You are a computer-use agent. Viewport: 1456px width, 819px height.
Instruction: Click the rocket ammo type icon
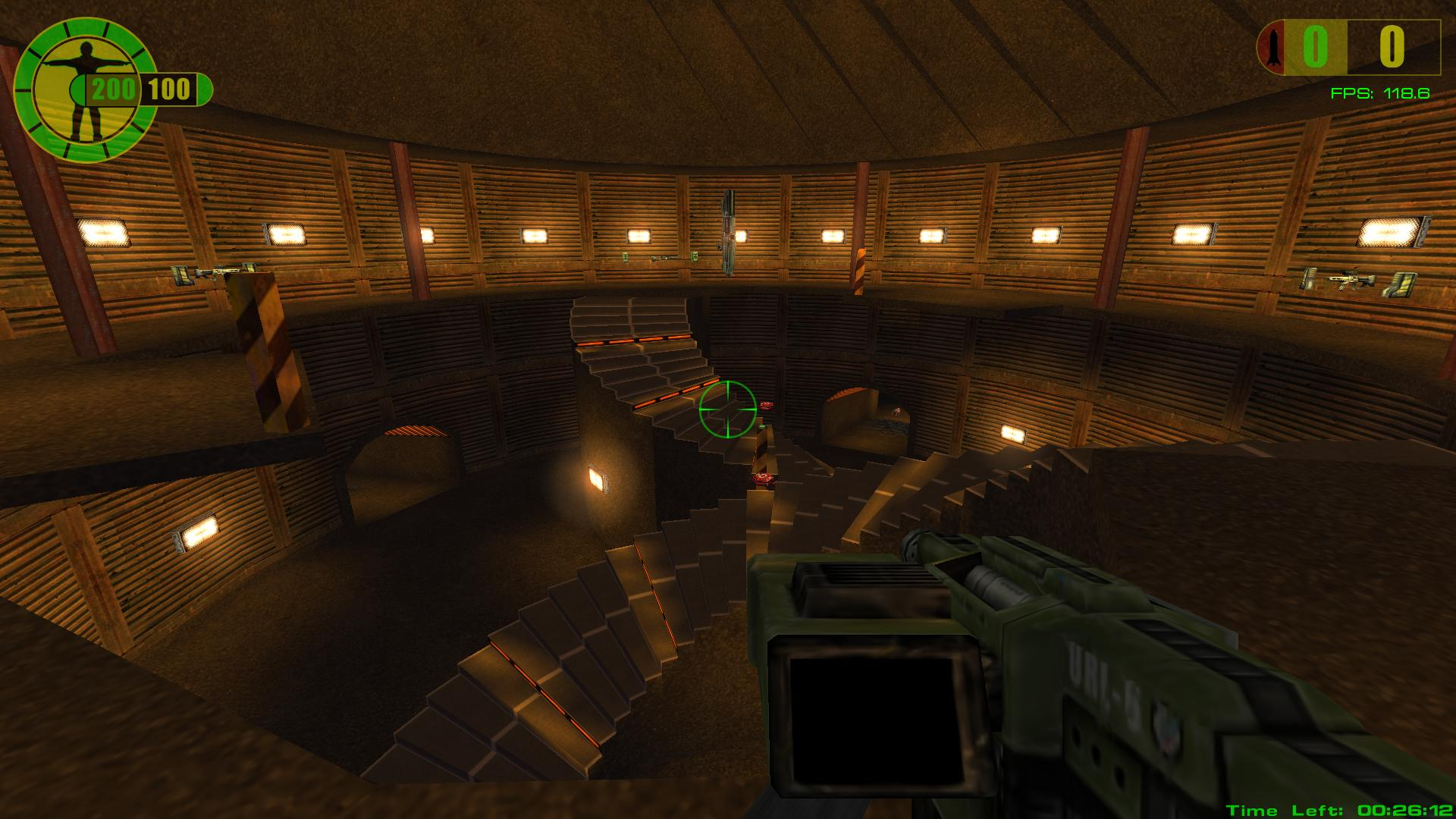[x=1272, y=47]
